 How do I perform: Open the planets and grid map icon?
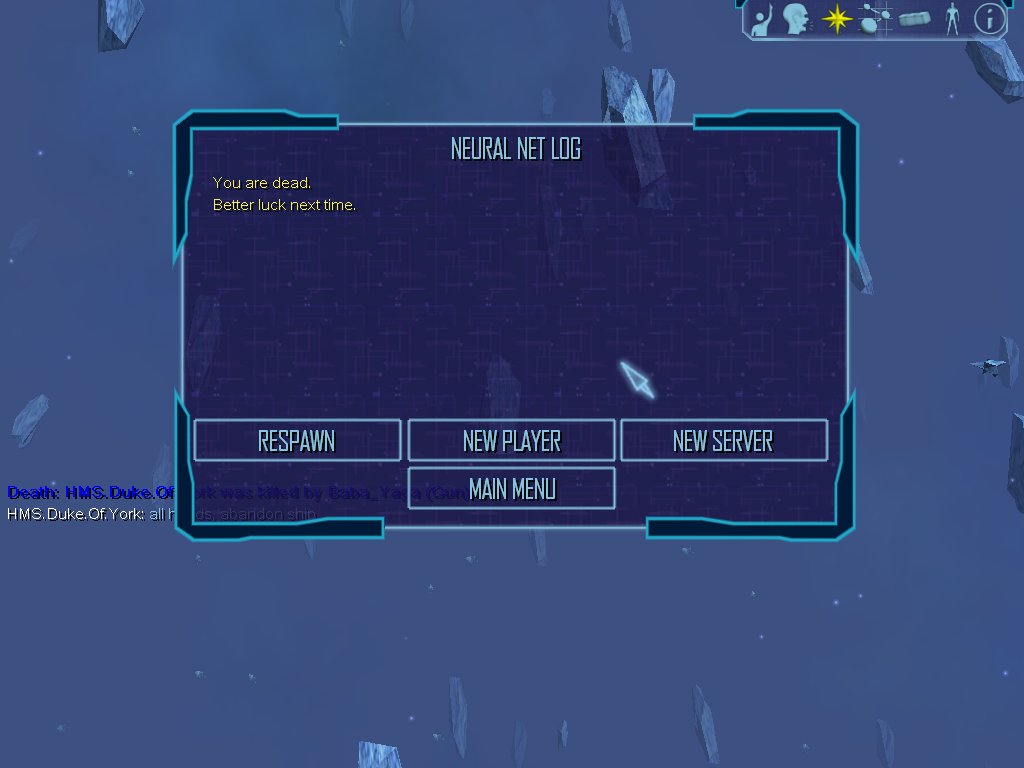pyautogui.click(x=876, y=19)
